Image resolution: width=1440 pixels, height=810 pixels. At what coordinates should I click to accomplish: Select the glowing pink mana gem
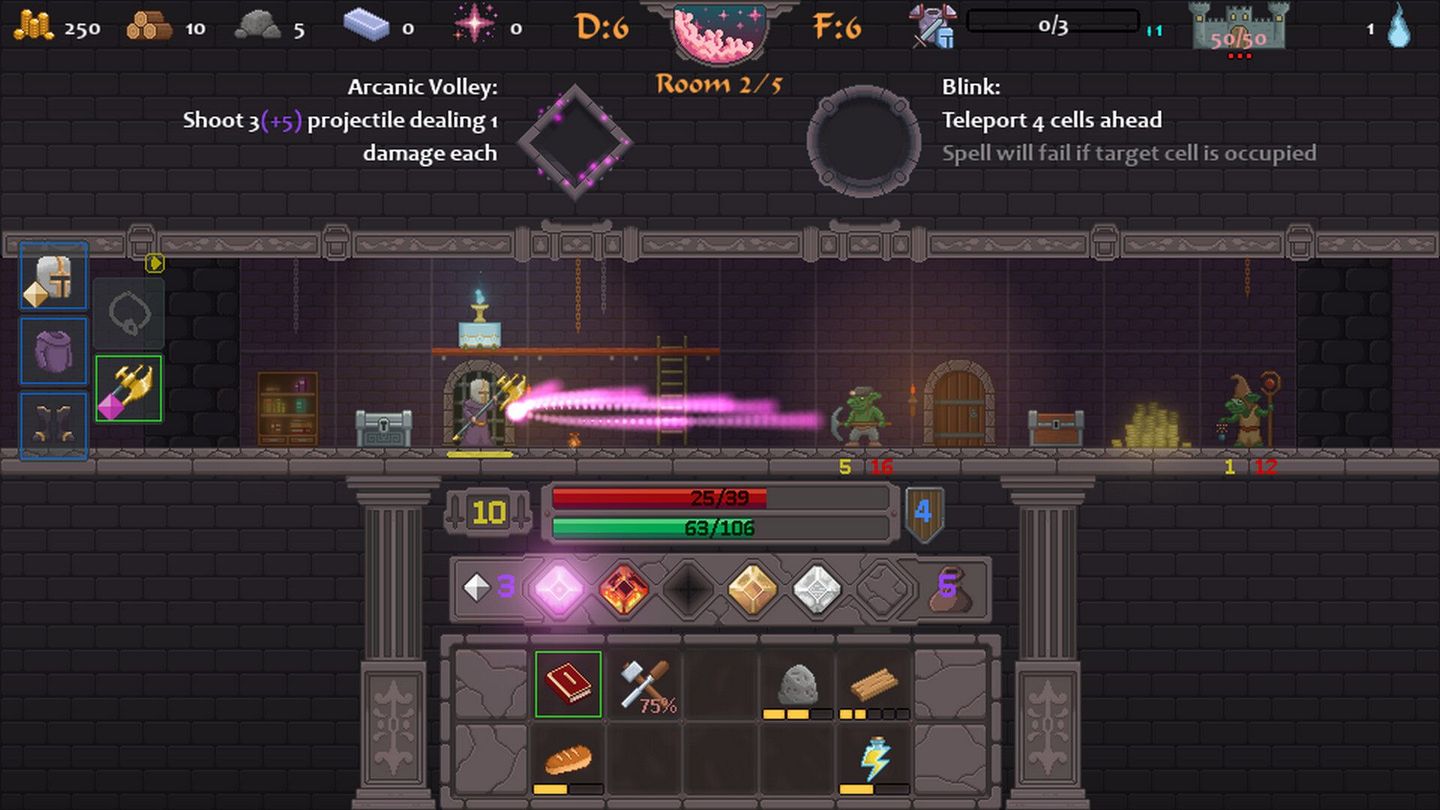pos(560,589)
